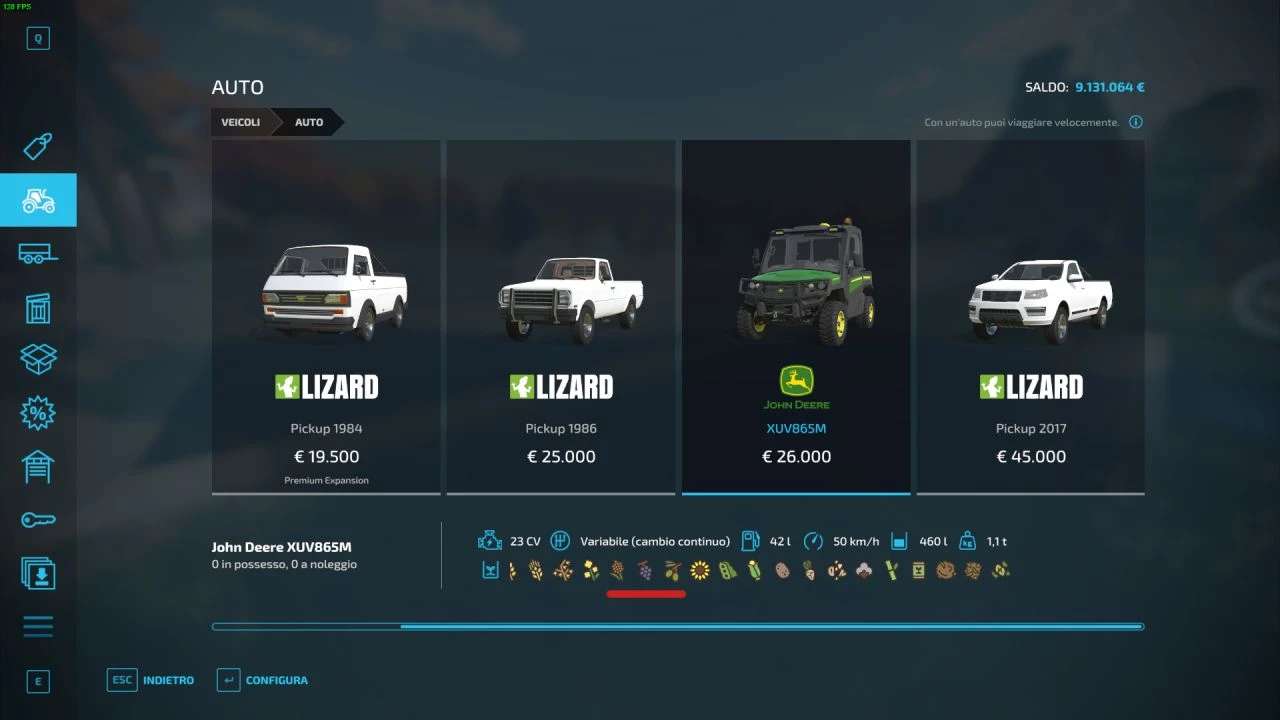Open the key leasing section
Screen dimensions: 1280x720
[38, 520]
